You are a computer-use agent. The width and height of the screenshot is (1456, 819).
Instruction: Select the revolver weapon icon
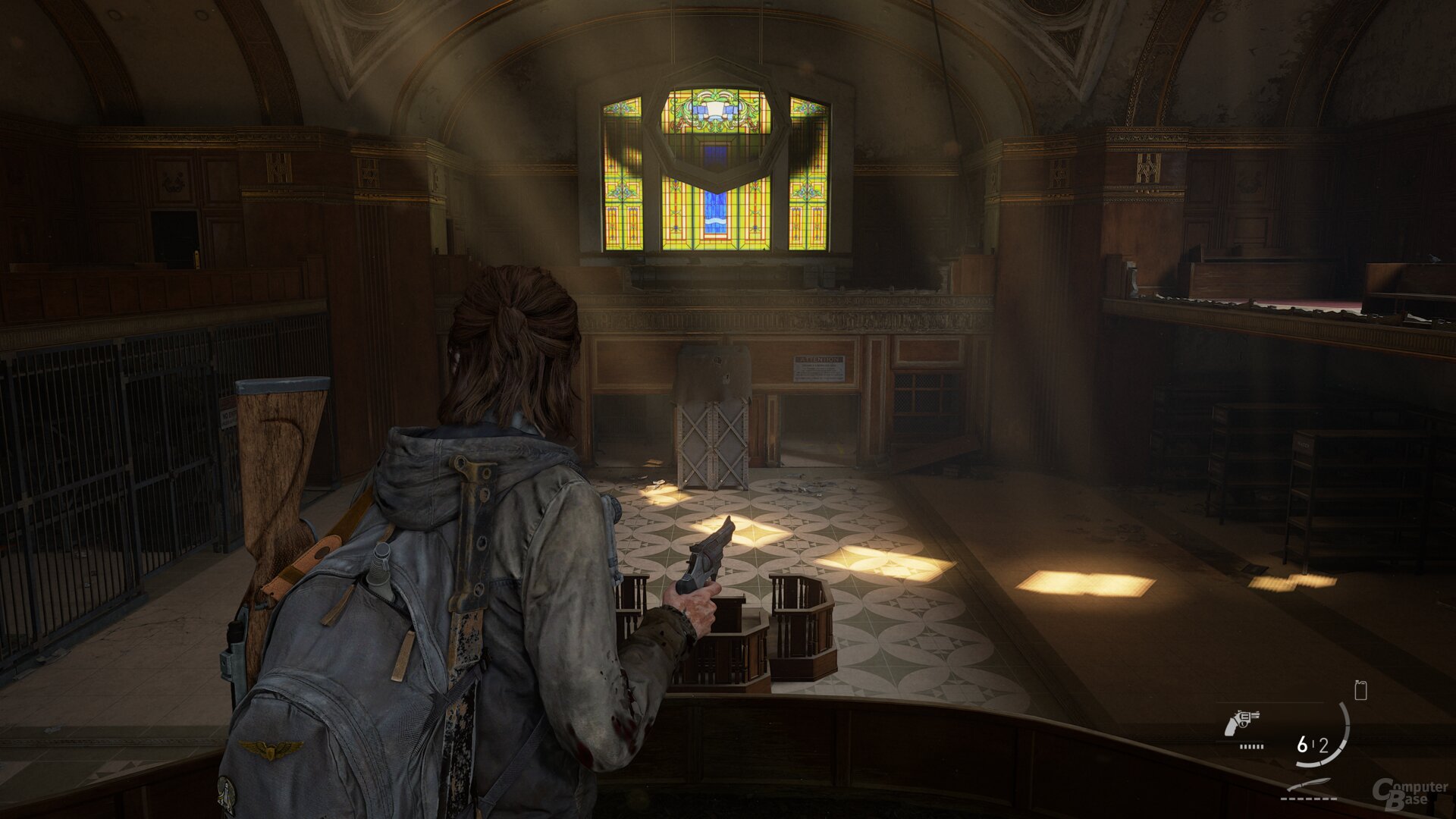(x=1241, y=723)
